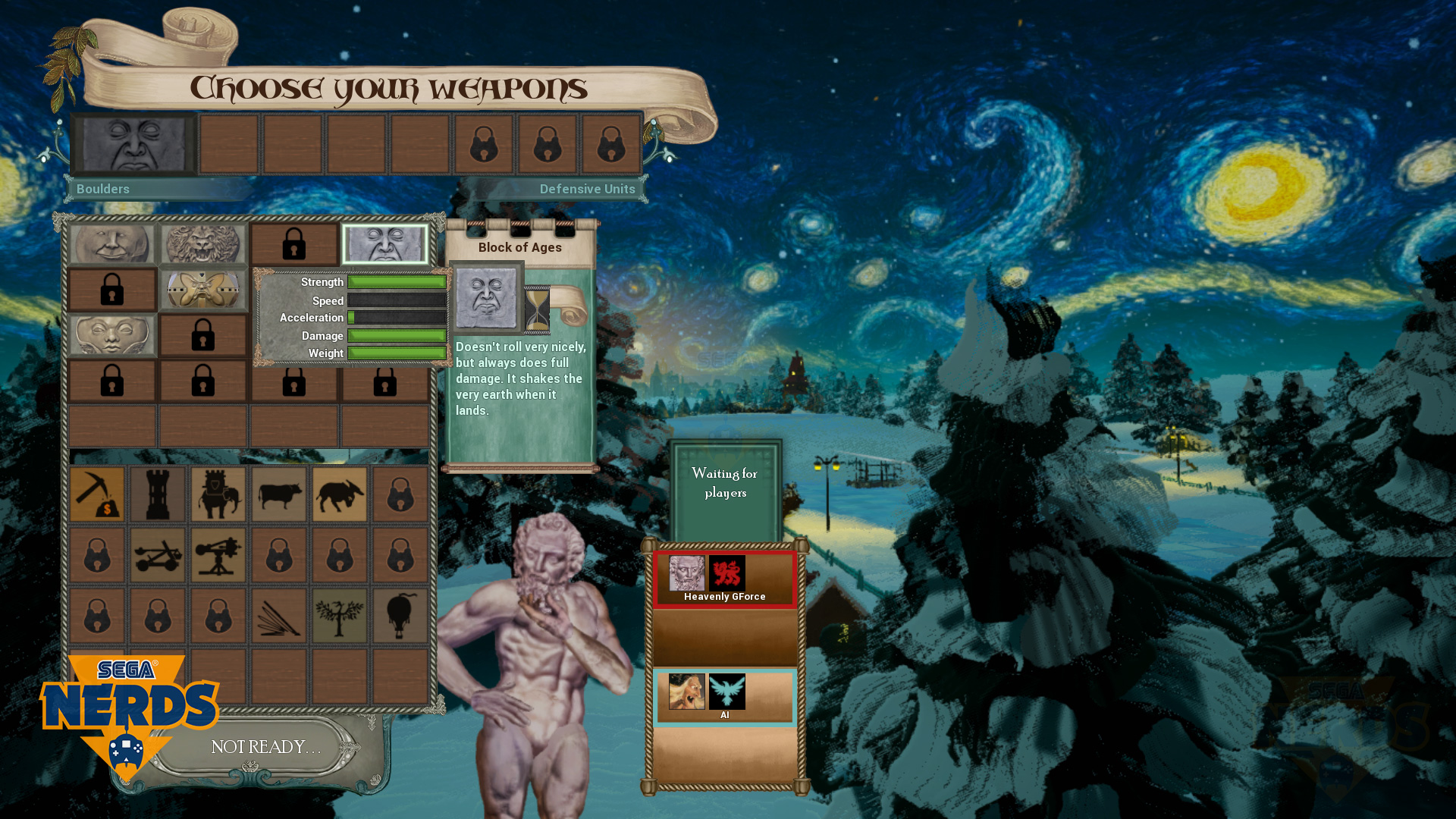Click the Not Ready button
Screen dimensions: 1456x819
265,748
